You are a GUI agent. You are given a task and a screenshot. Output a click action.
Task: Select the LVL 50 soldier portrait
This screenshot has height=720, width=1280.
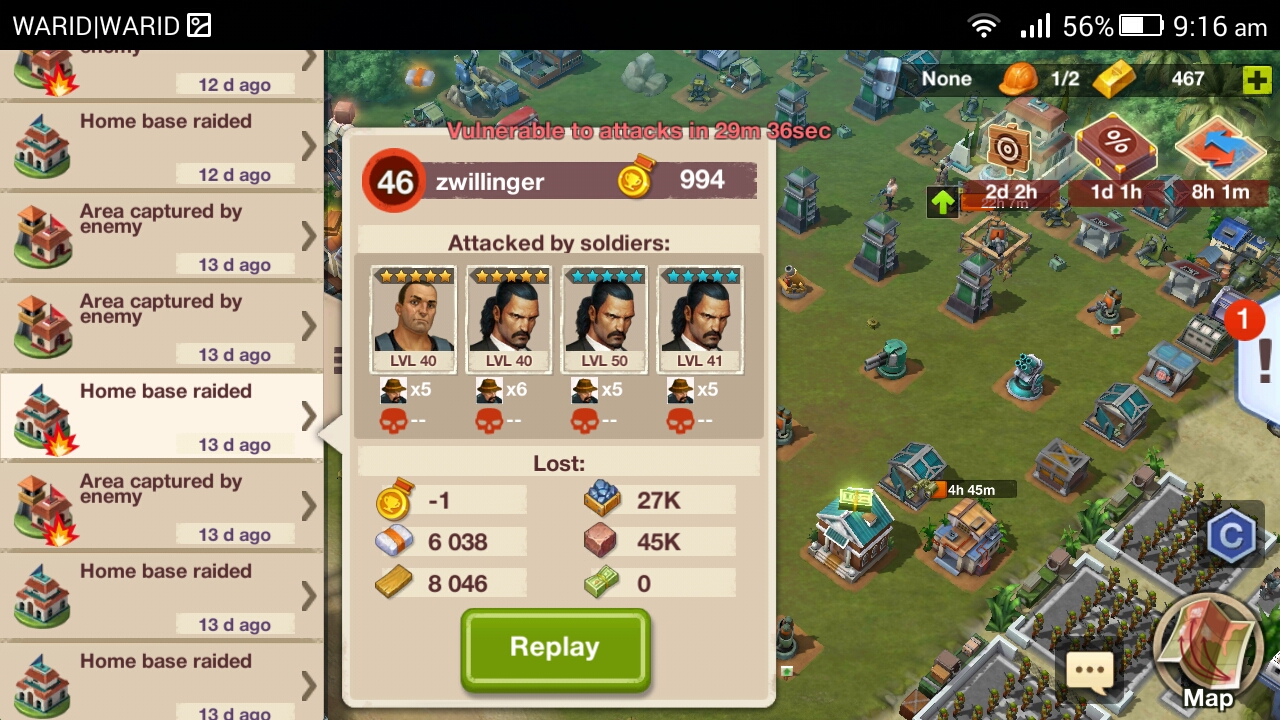[x=605, y=320]
